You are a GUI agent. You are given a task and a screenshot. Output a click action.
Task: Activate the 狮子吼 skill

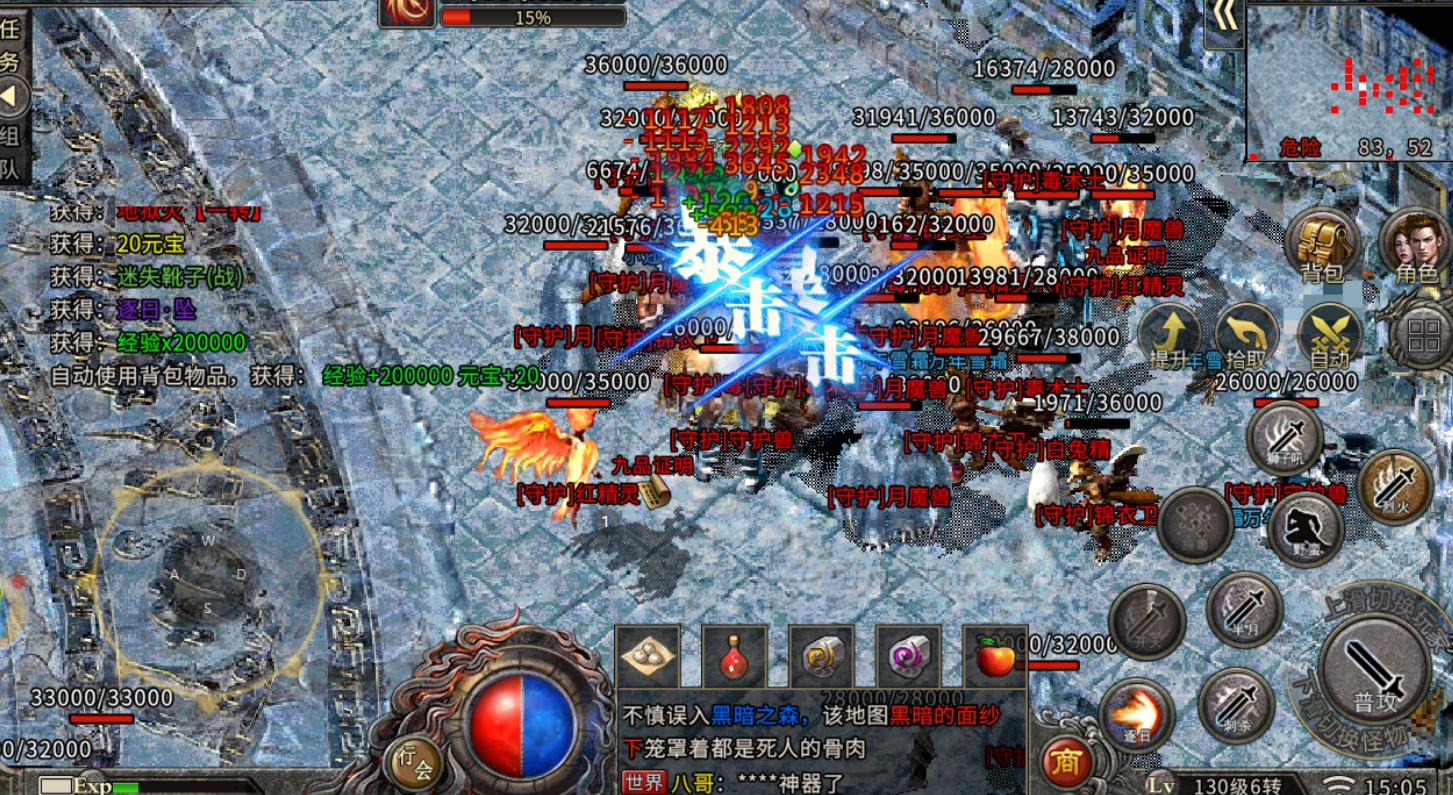(x=1285, y=437)
